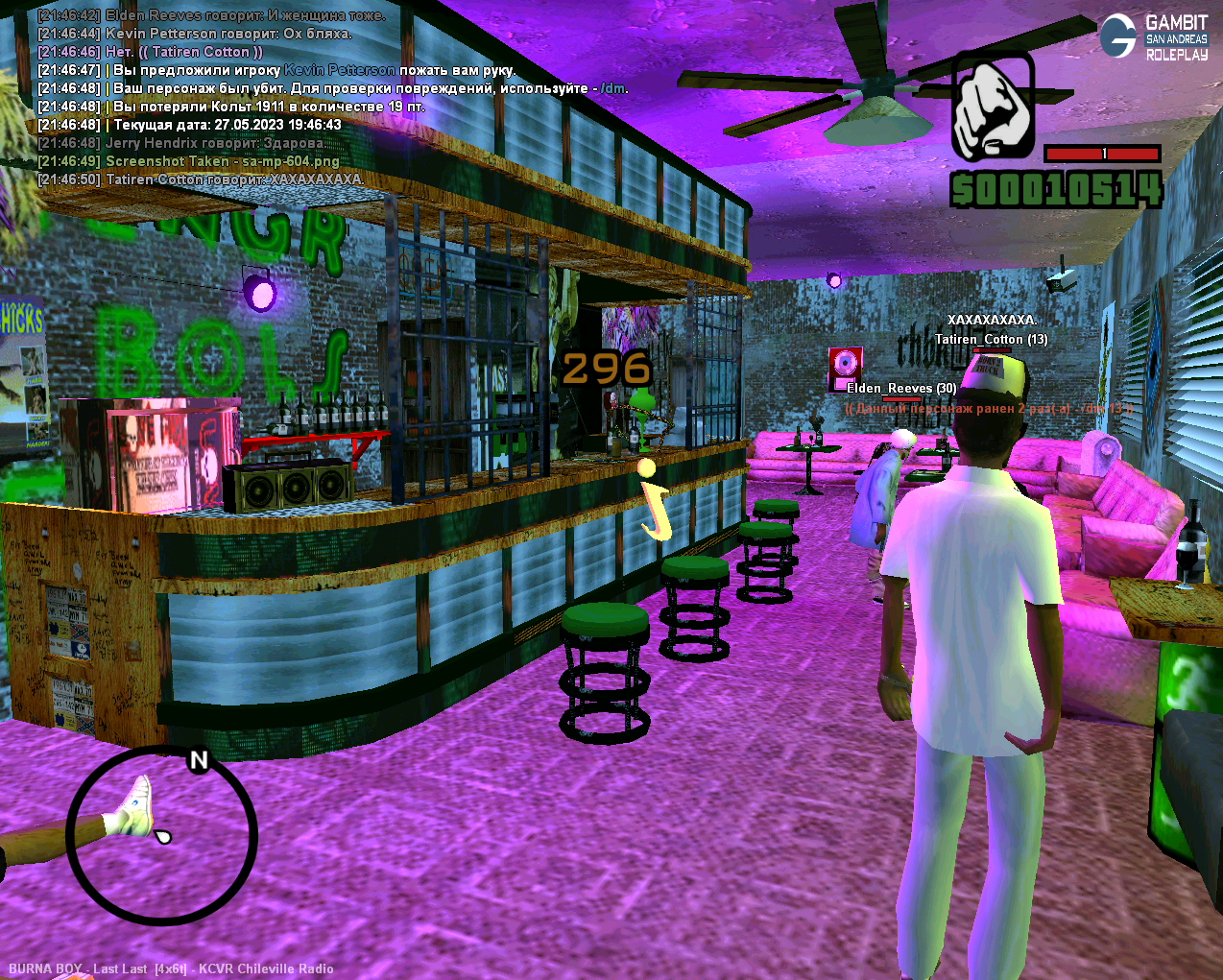
Task: Select the Elden_Reeves player nametag
Action: pos(901,388)
